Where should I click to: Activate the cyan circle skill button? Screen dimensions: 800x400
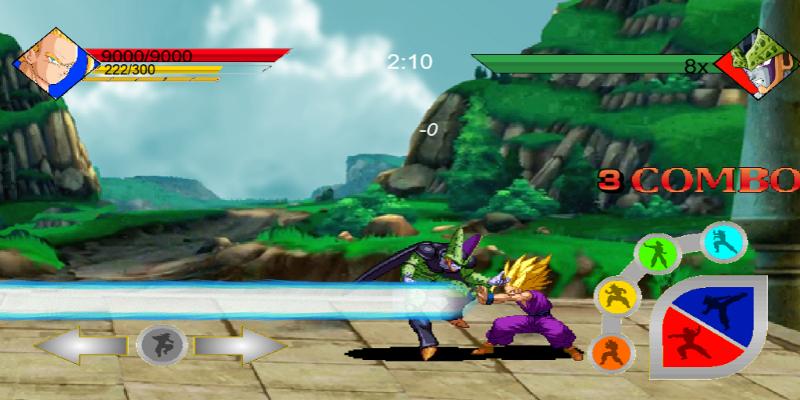(722, 242)
